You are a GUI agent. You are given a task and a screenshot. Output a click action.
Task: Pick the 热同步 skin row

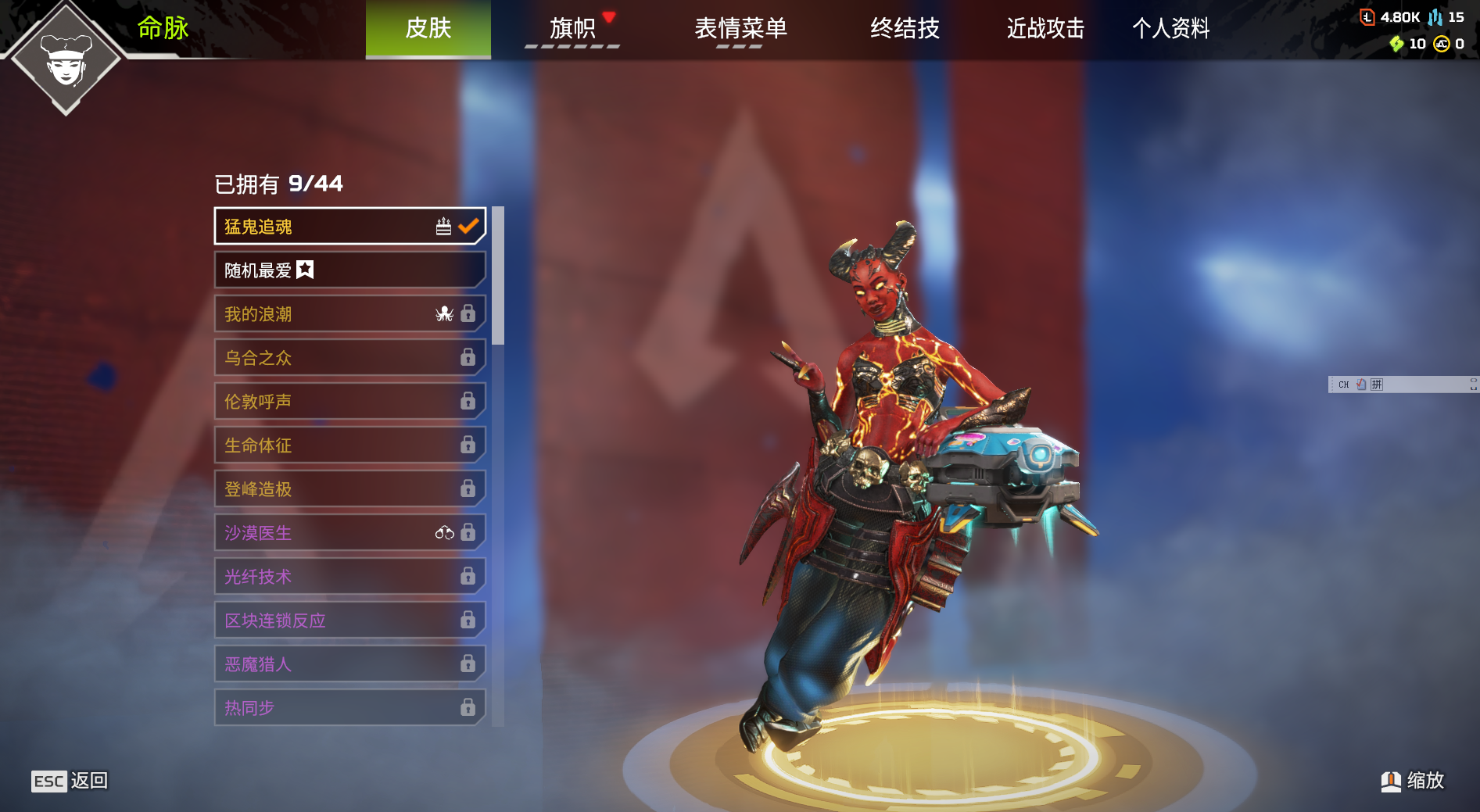tap(349, 708)
